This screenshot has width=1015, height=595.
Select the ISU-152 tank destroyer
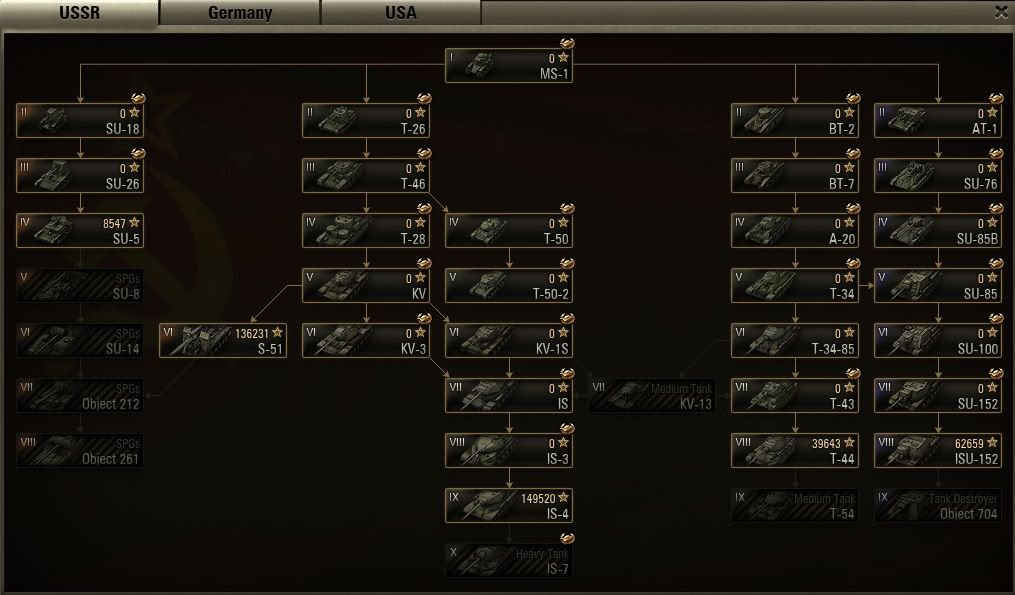click(x=938, y=451)
